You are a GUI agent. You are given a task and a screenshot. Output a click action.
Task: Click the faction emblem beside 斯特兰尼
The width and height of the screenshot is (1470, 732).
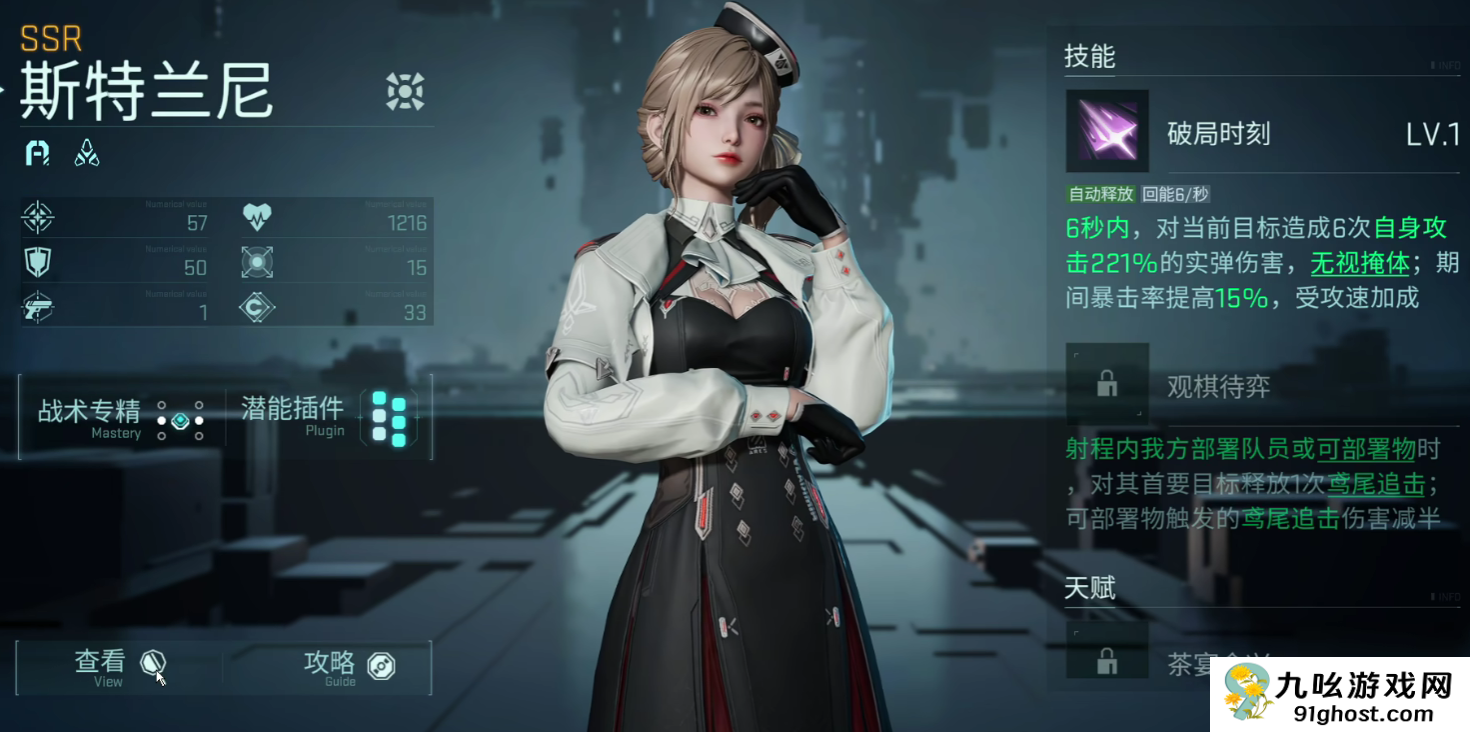(405, 91)
